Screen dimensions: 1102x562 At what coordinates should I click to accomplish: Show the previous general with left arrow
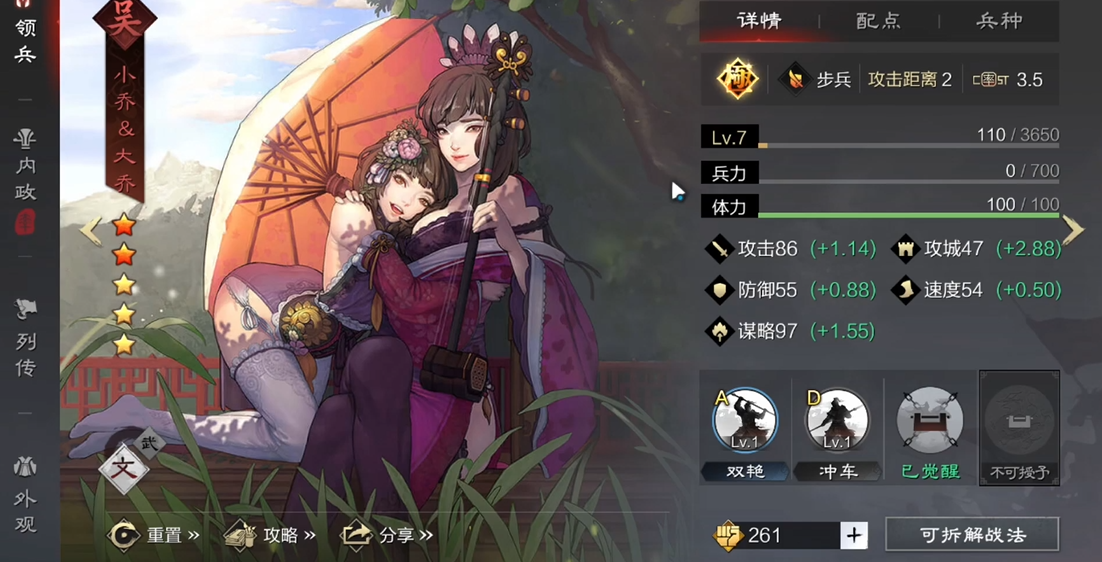click(x=90, y=231)
